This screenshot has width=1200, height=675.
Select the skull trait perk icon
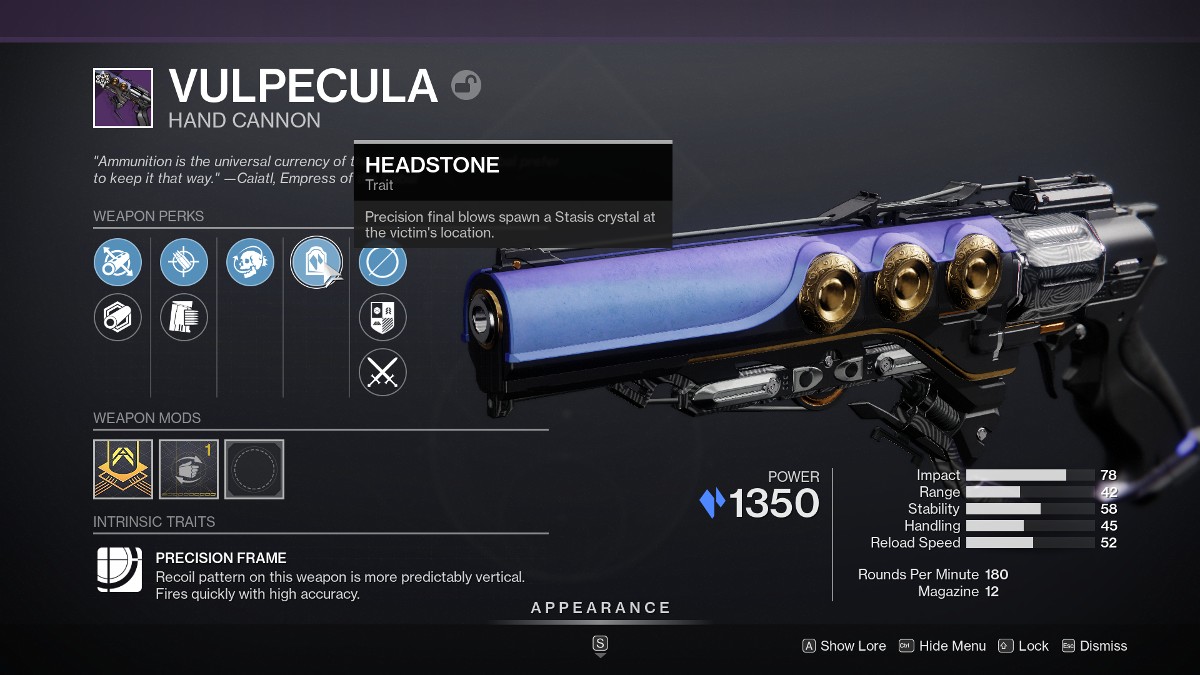tap(250, 263)
